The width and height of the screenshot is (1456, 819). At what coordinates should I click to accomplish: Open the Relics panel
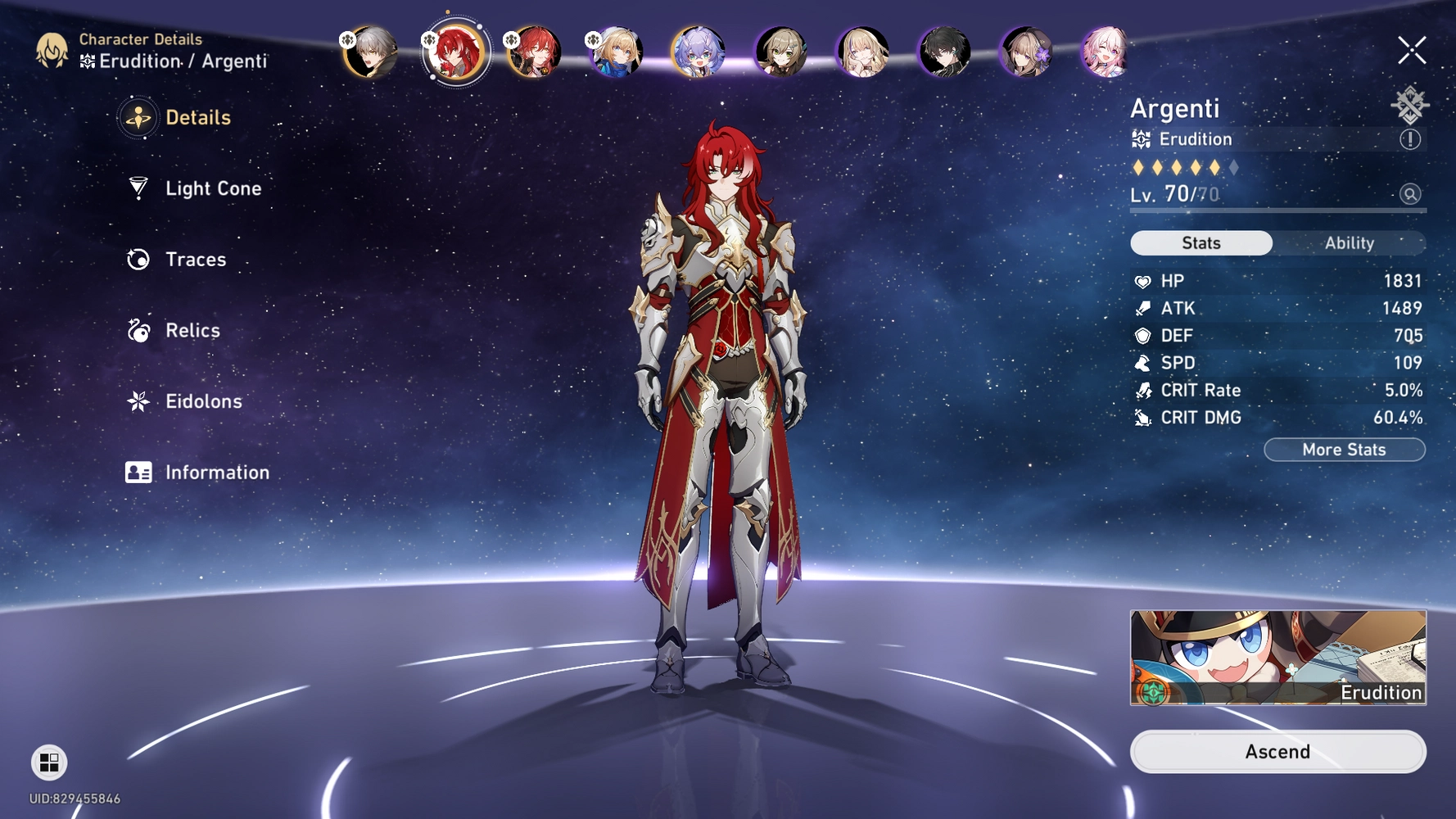tap(192, 330)
